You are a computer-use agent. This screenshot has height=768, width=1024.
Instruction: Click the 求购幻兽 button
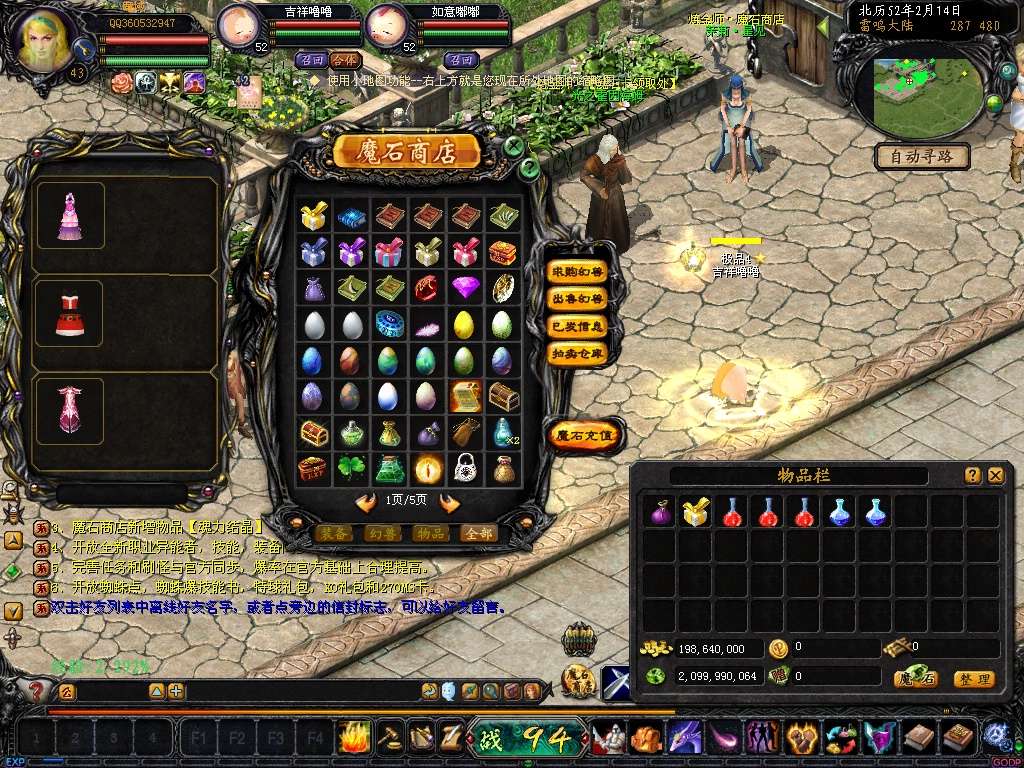pos(578,271)
